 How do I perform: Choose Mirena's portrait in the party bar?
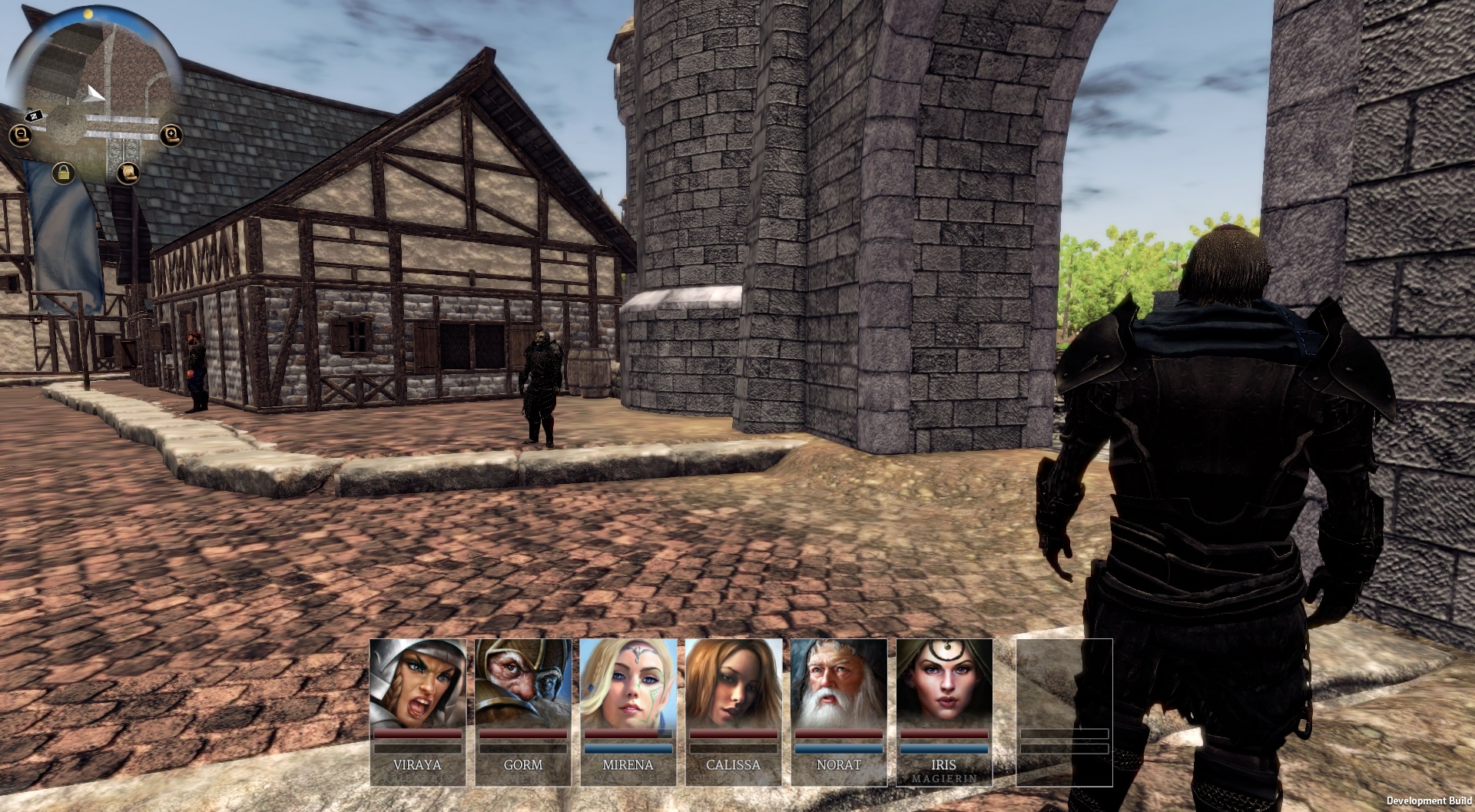pos(628,684)
